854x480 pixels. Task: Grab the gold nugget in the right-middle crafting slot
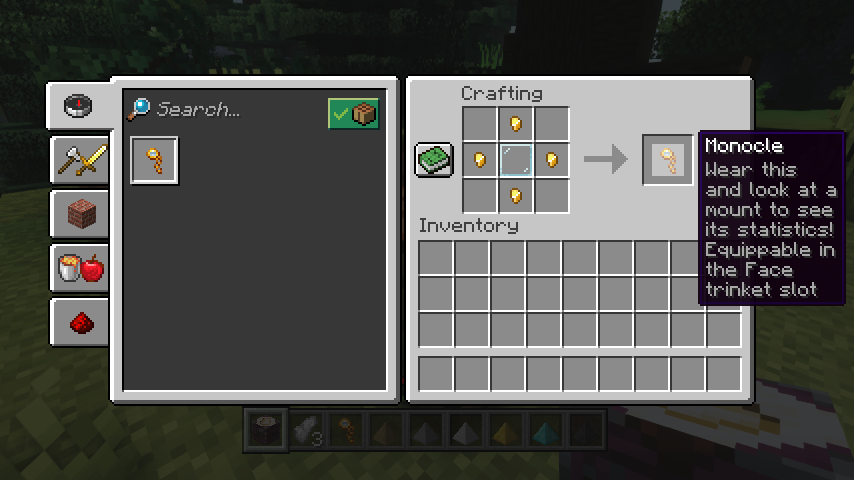point(552,160)
